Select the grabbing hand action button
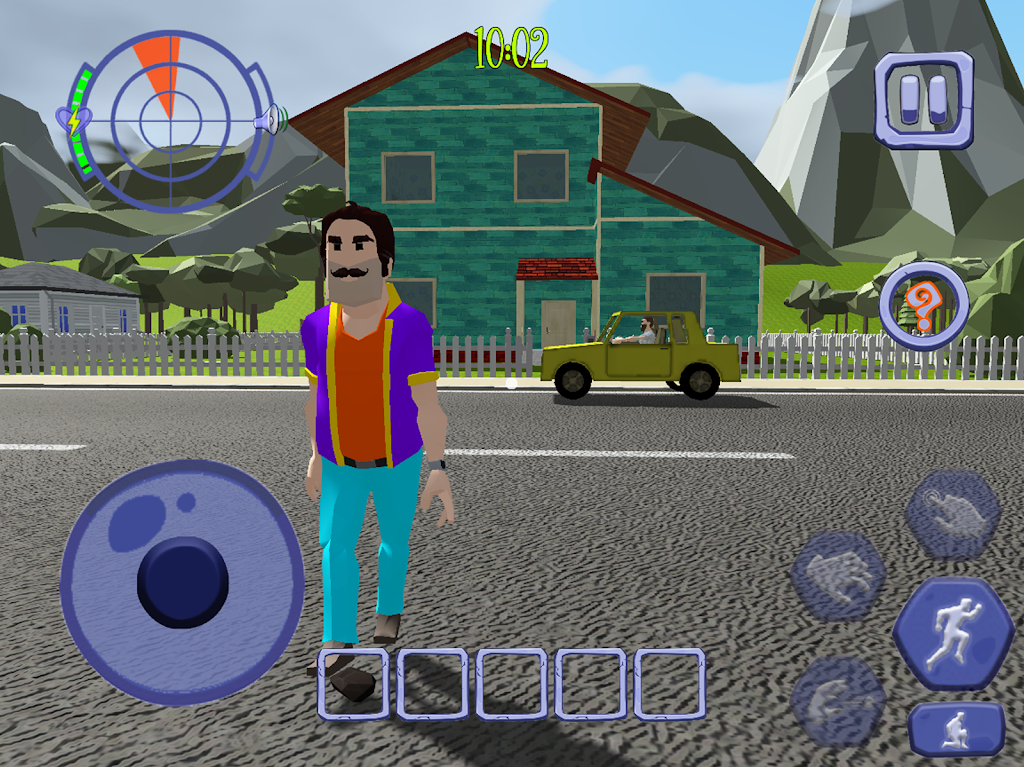 [838, 576]
